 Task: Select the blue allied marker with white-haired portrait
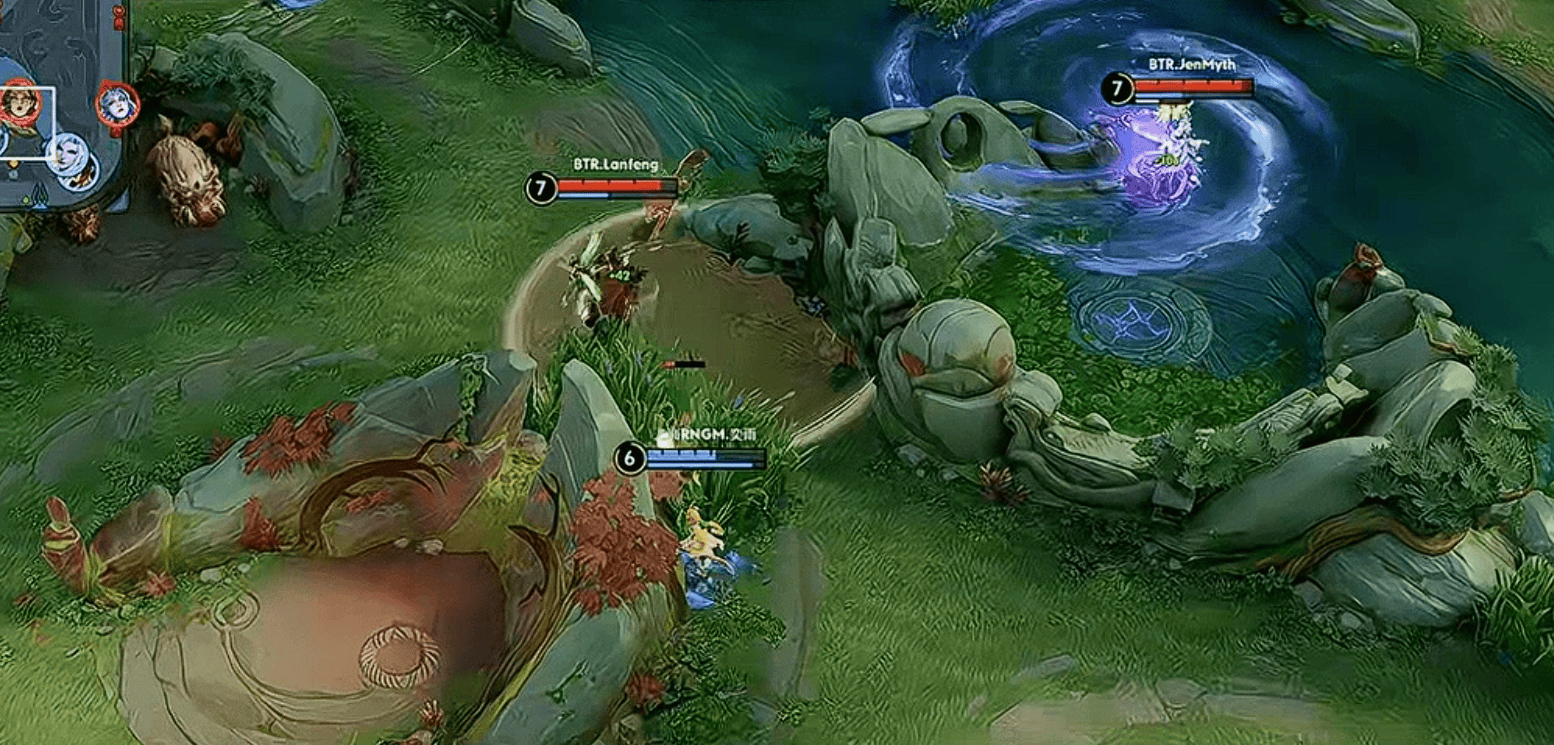[x=67, y=152]
